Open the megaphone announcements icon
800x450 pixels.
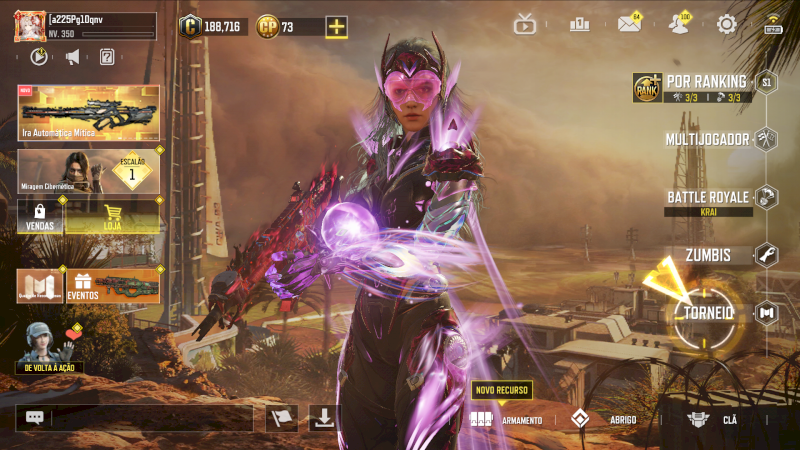pos(72,57)
